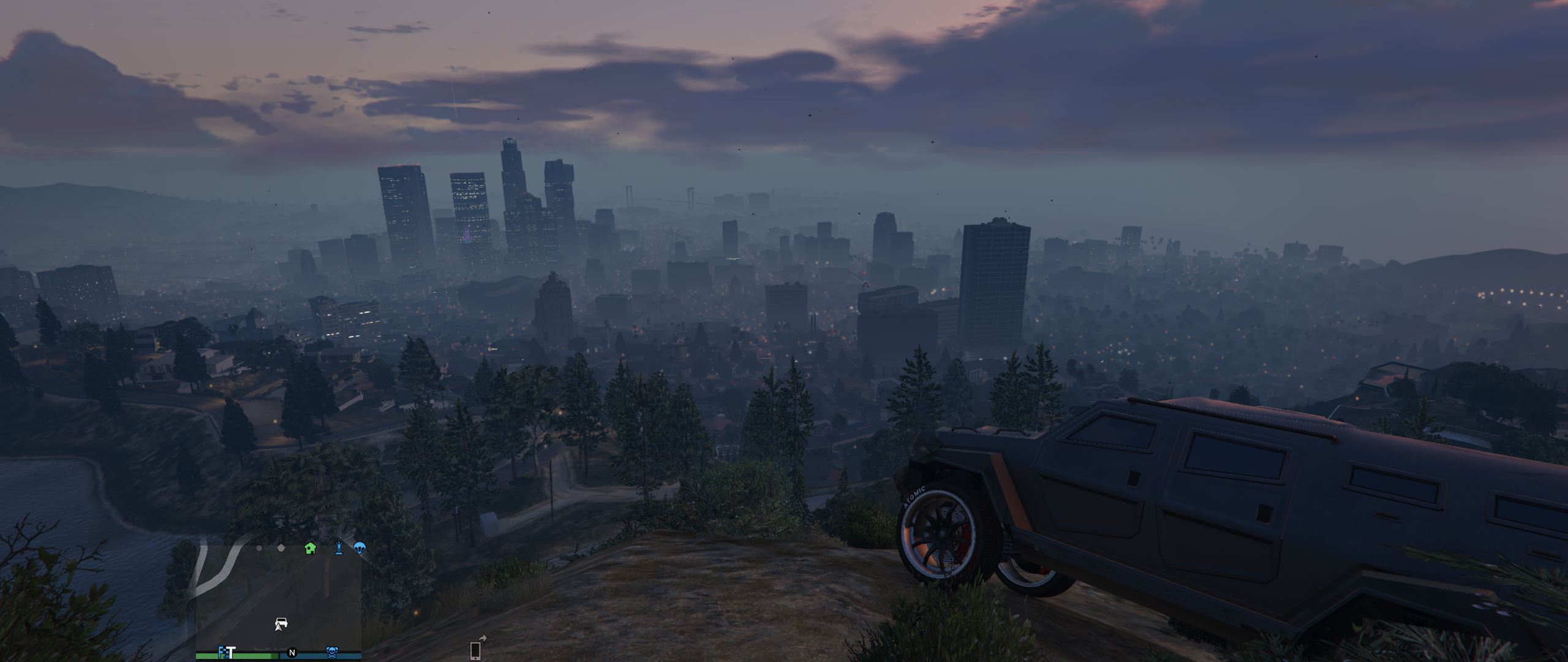Click the grey round blip on minimap

coord(259,547)
